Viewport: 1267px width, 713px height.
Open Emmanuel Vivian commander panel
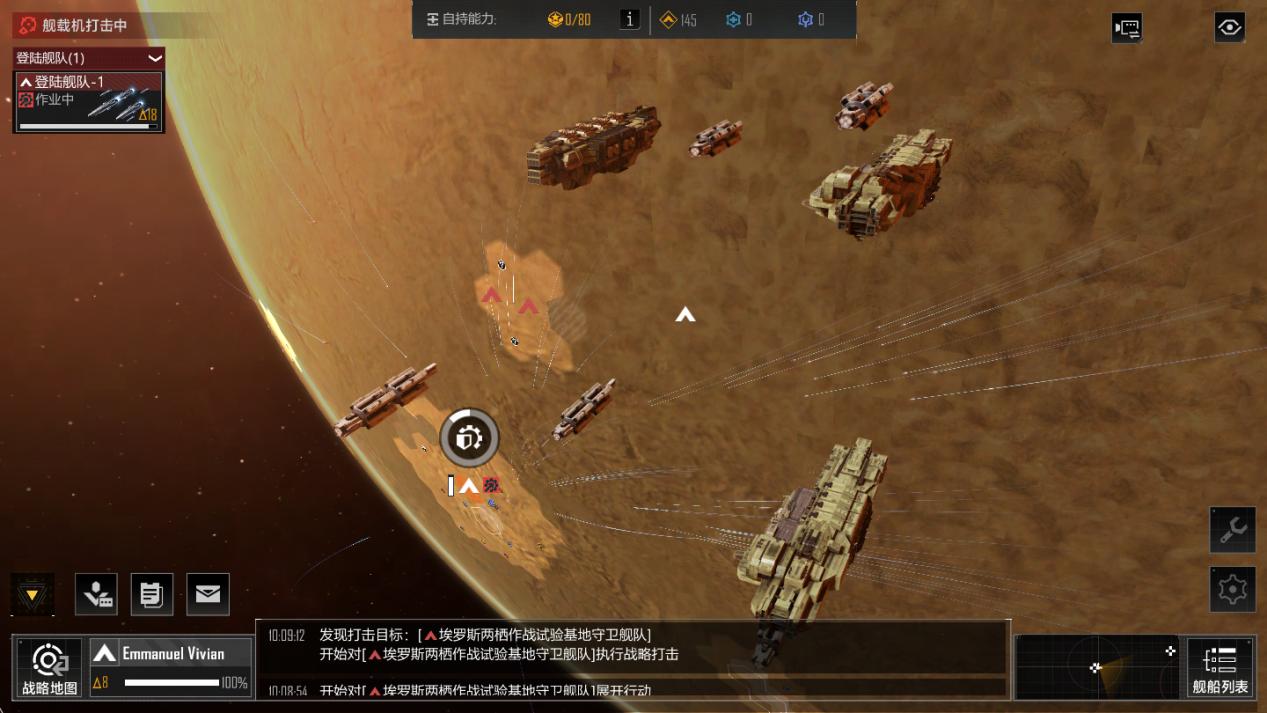click(171, 667)
